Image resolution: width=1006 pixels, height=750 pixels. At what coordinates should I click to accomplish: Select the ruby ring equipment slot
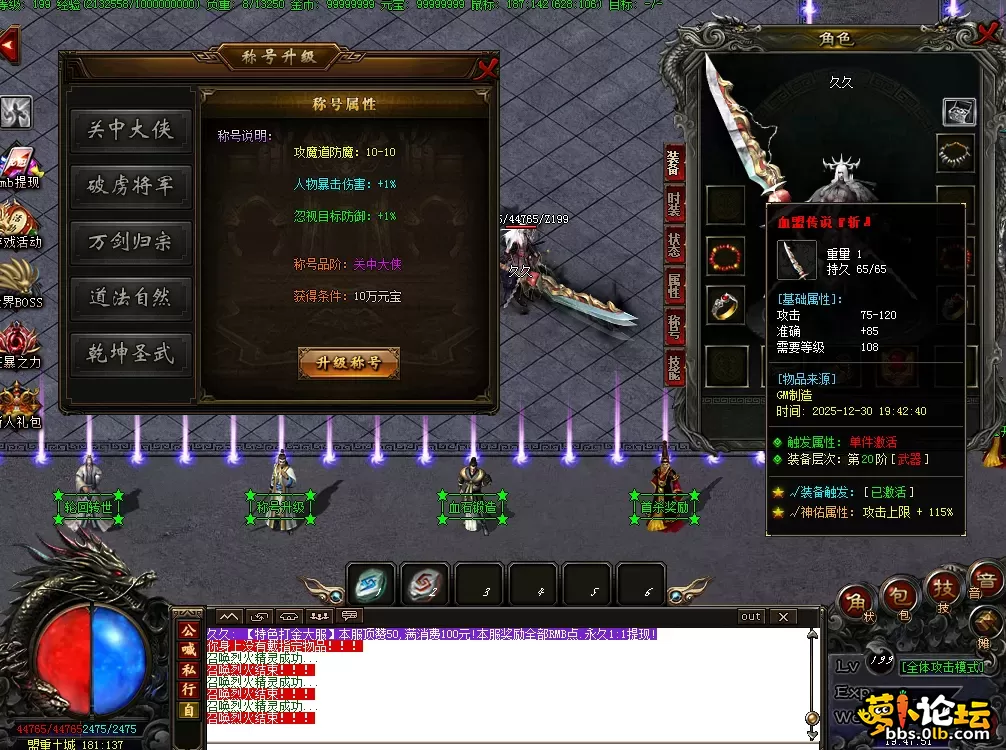[x=726, y=306]
